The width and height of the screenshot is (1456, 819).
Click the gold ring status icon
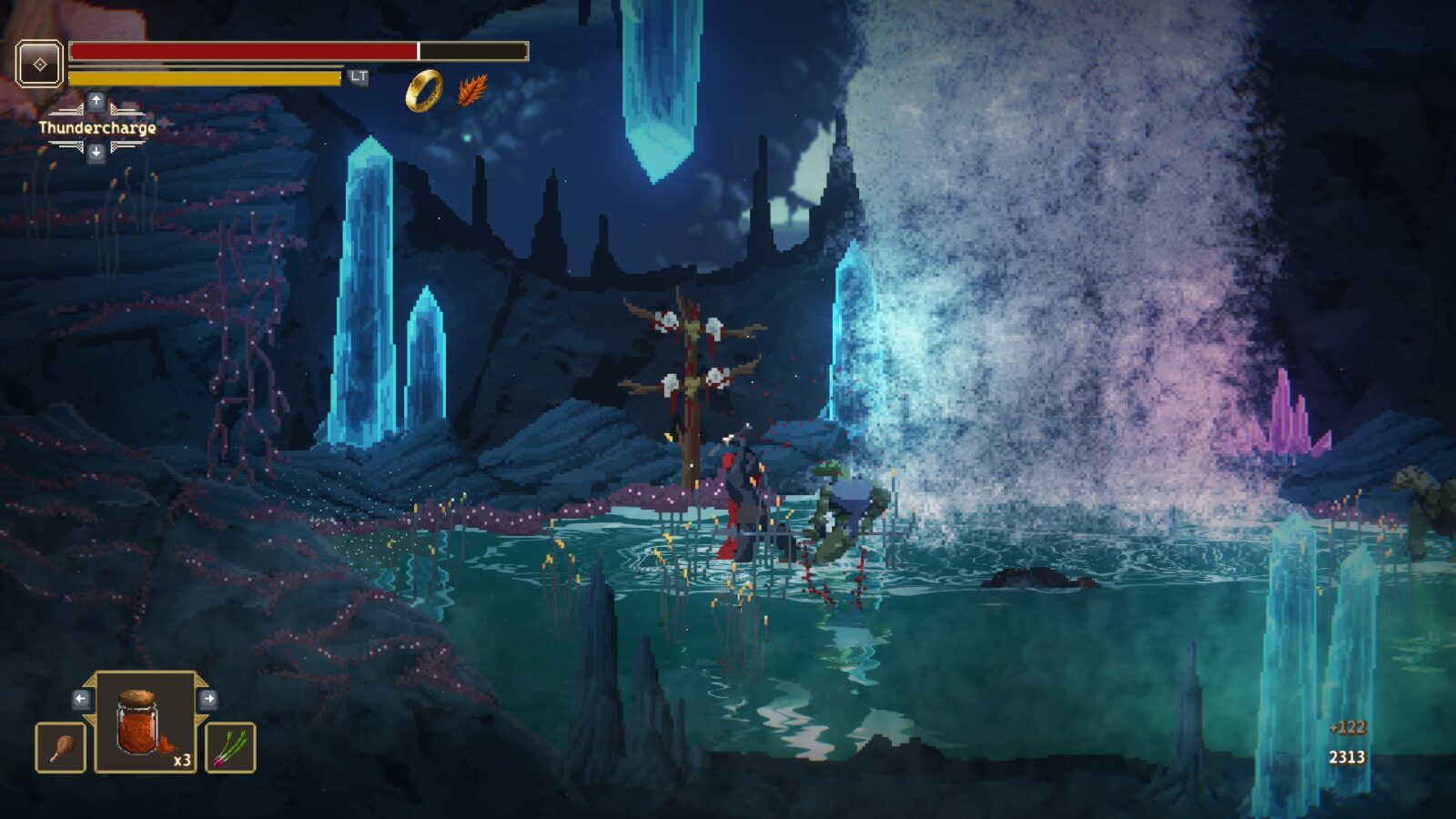click(424, 90)
